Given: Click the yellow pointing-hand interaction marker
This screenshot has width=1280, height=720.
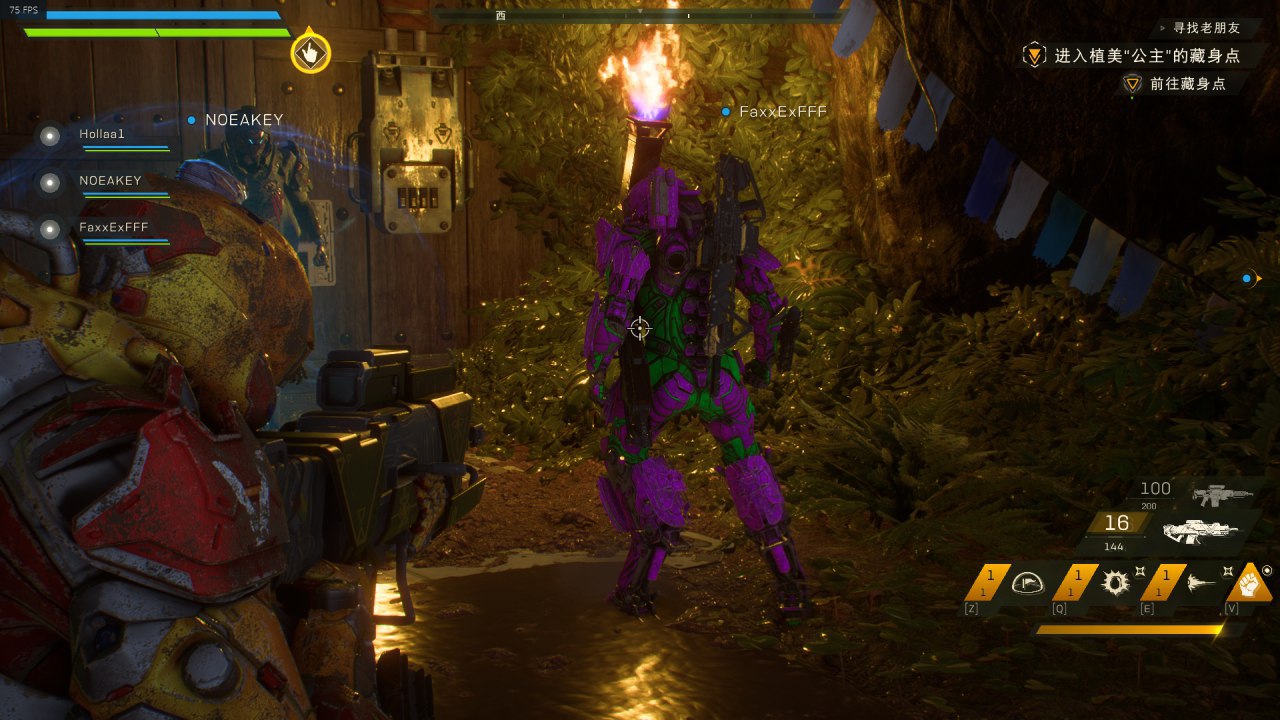Looking at the screenshot, I should pyautogui.click(x=311, y=53).
